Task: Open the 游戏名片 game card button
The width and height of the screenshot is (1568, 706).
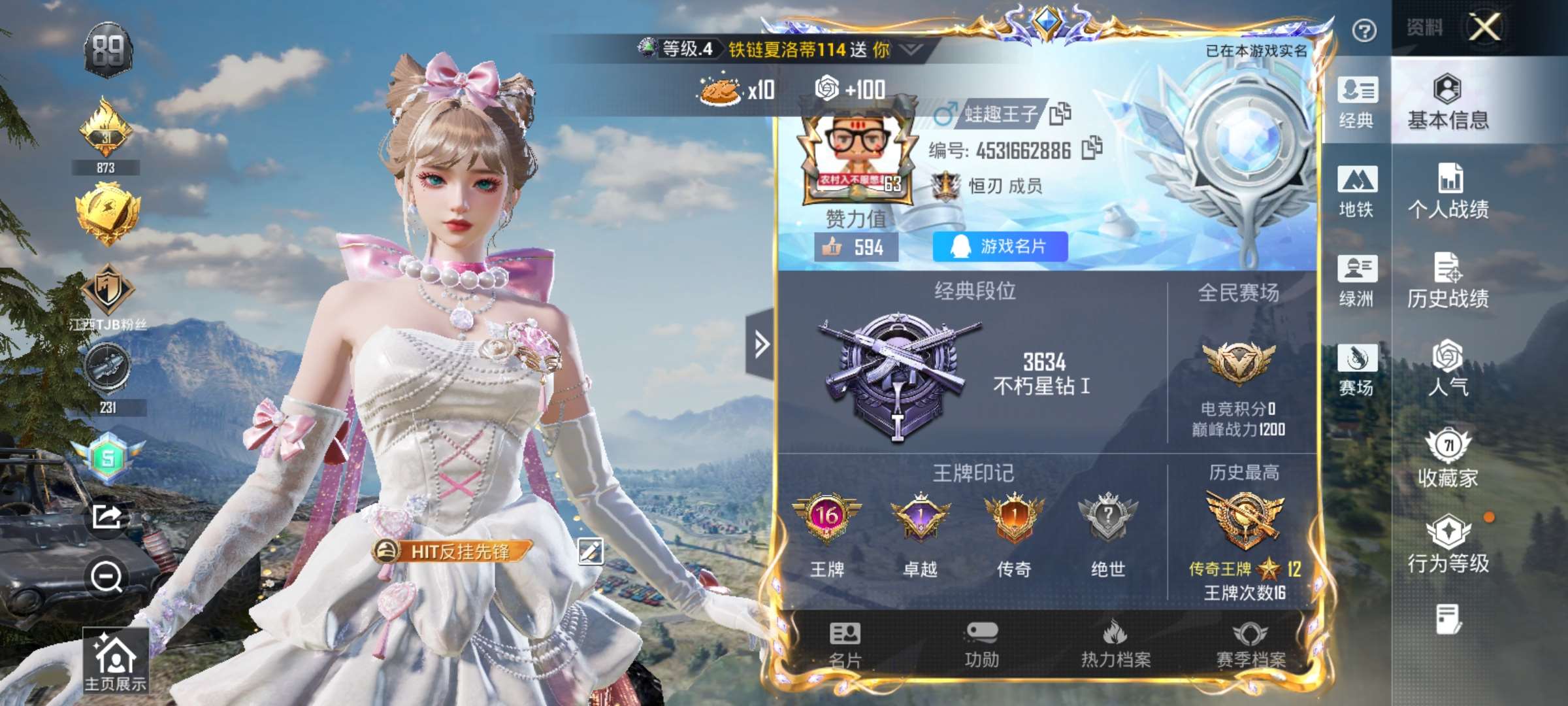Action: pos(1000,246)
